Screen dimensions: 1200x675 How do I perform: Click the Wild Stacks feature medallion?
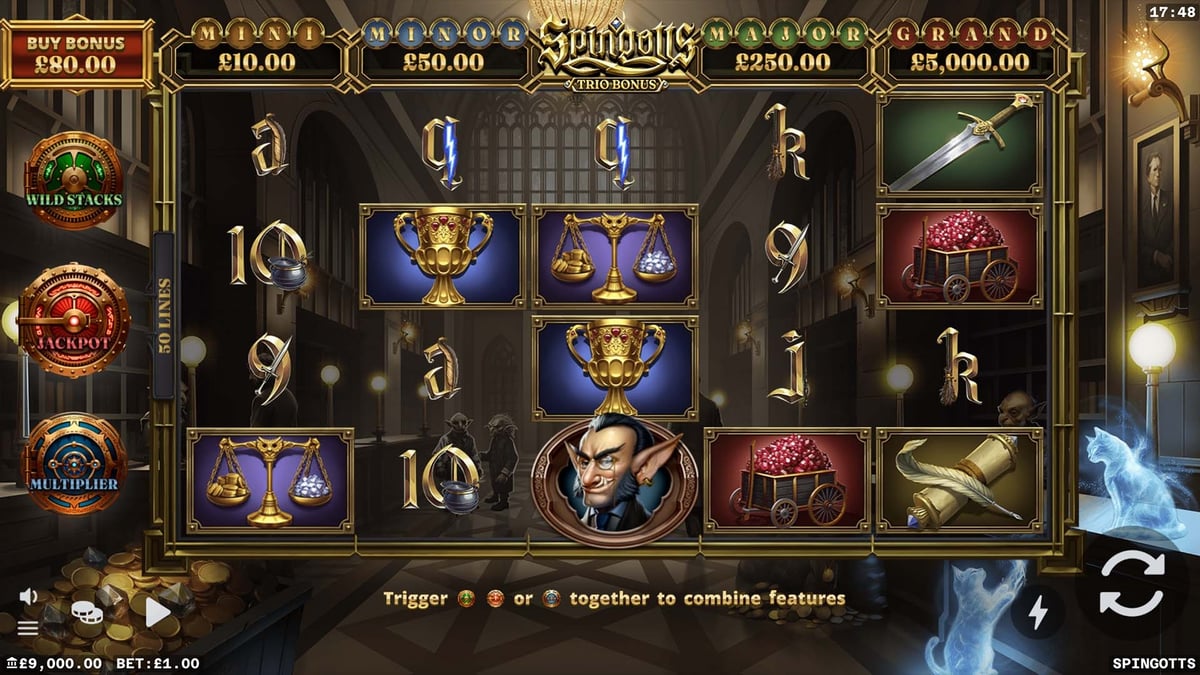[74, 180]
